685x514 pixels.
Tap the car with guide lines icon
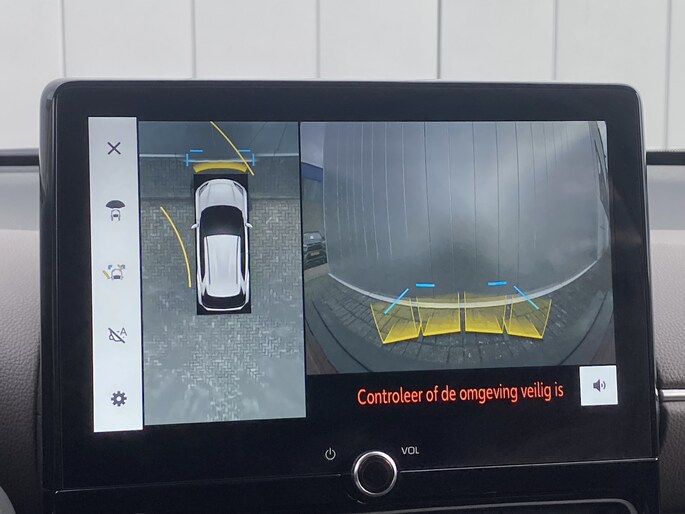coord(115,272)
